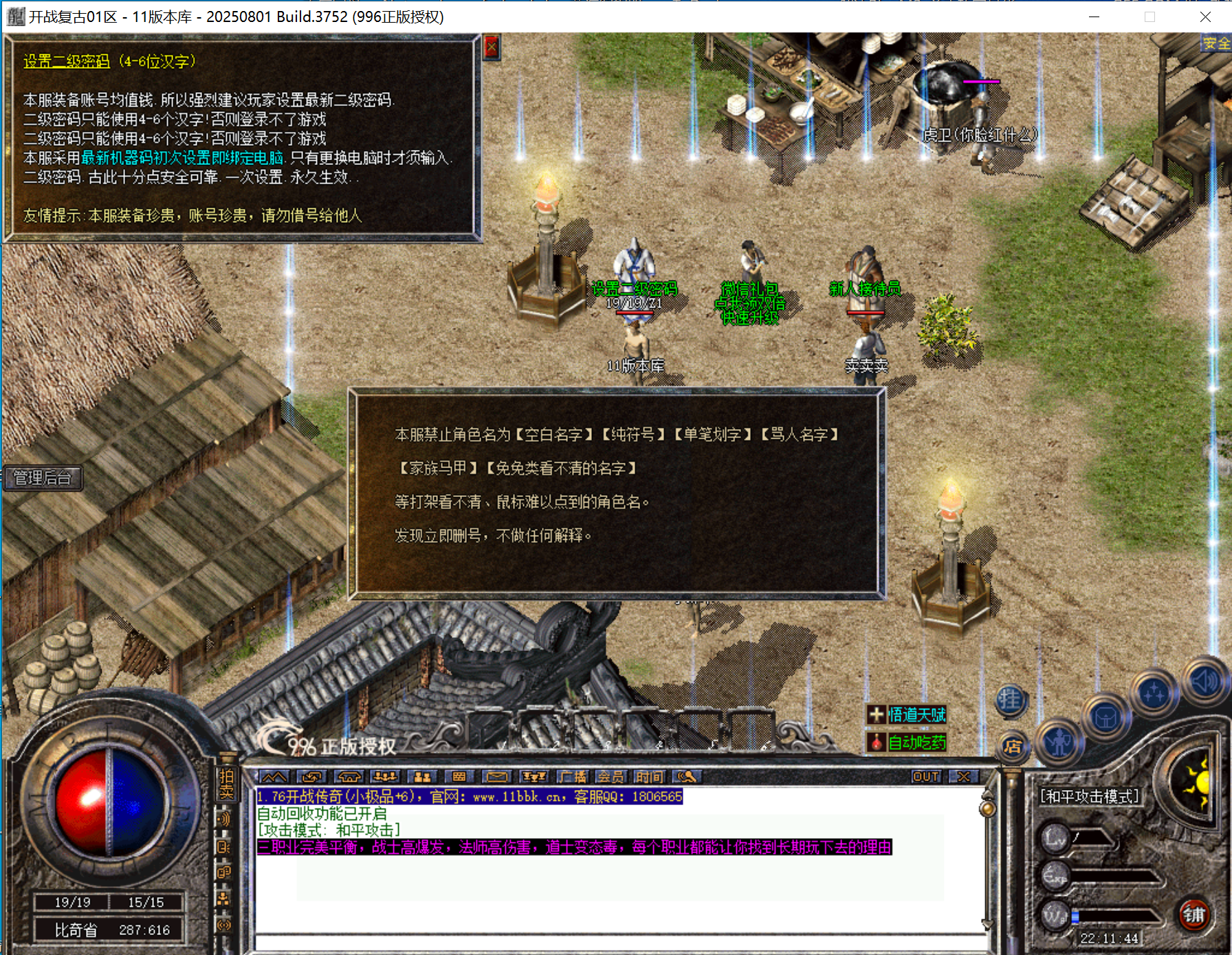This screenshot has height=955, width=1232.
Task: Open the 管理后台 admin panel
Action: pos(43,478)
